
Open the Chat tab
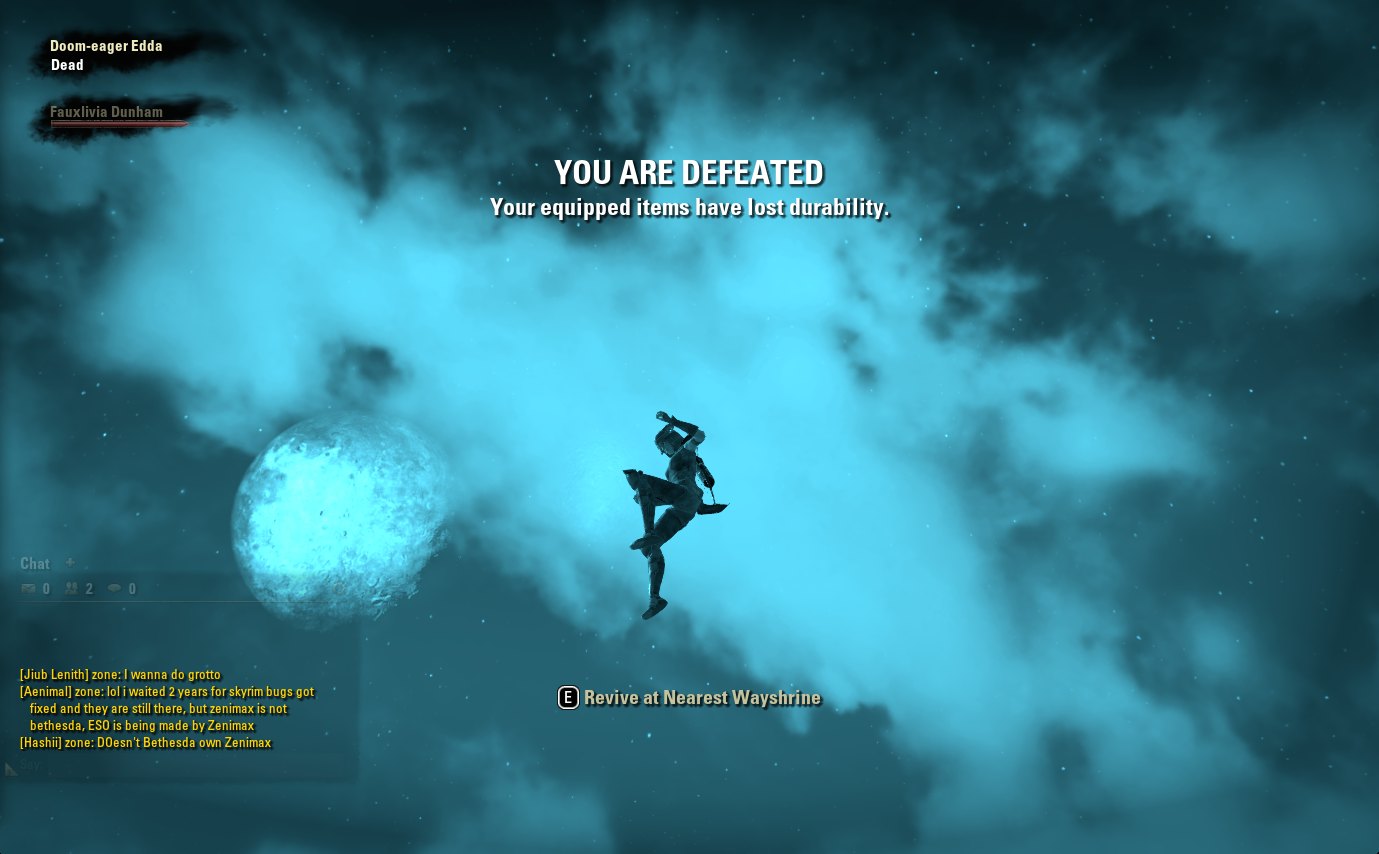click(35, 564)
